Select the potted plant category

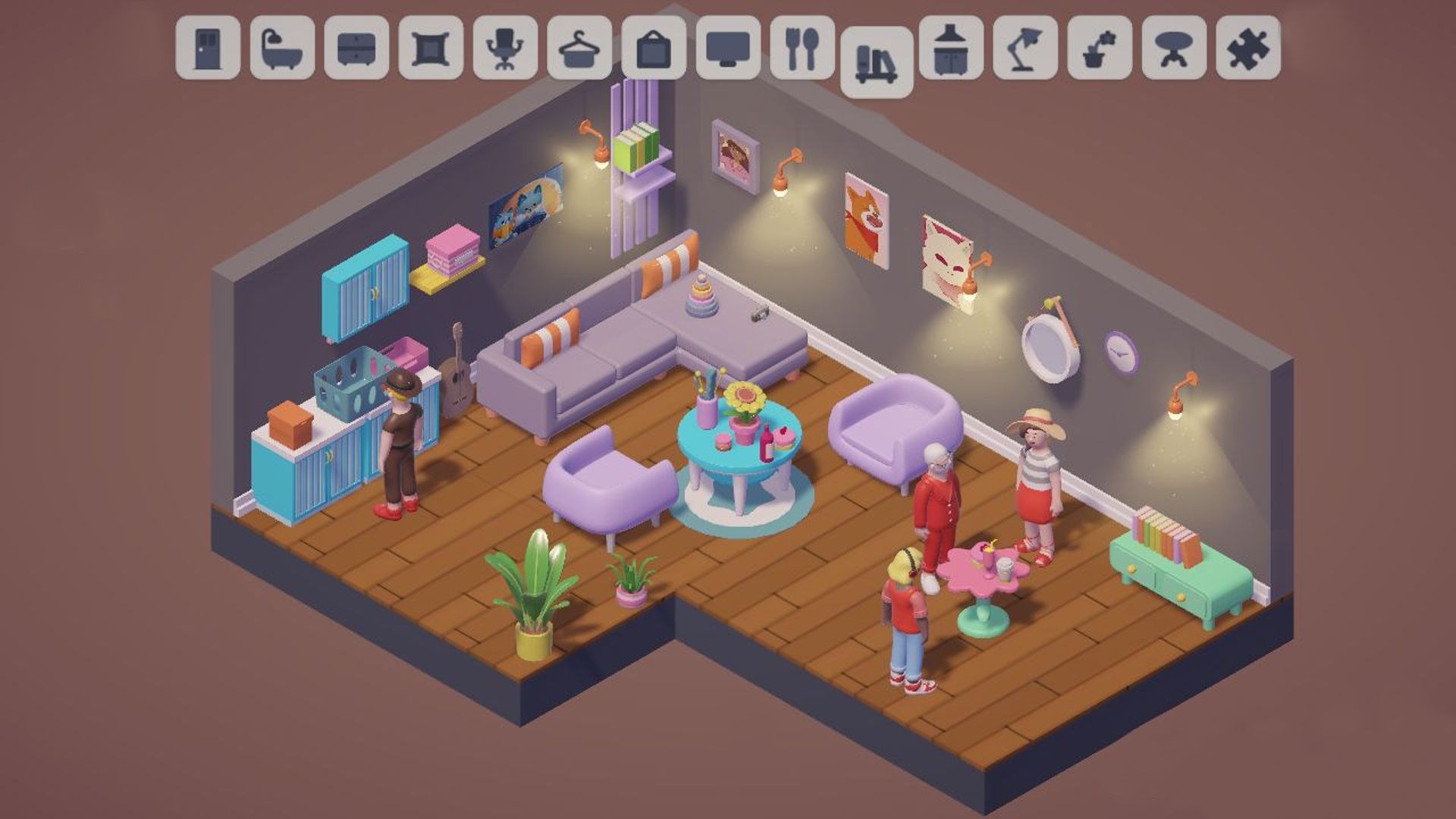(x=1097, y=49)
